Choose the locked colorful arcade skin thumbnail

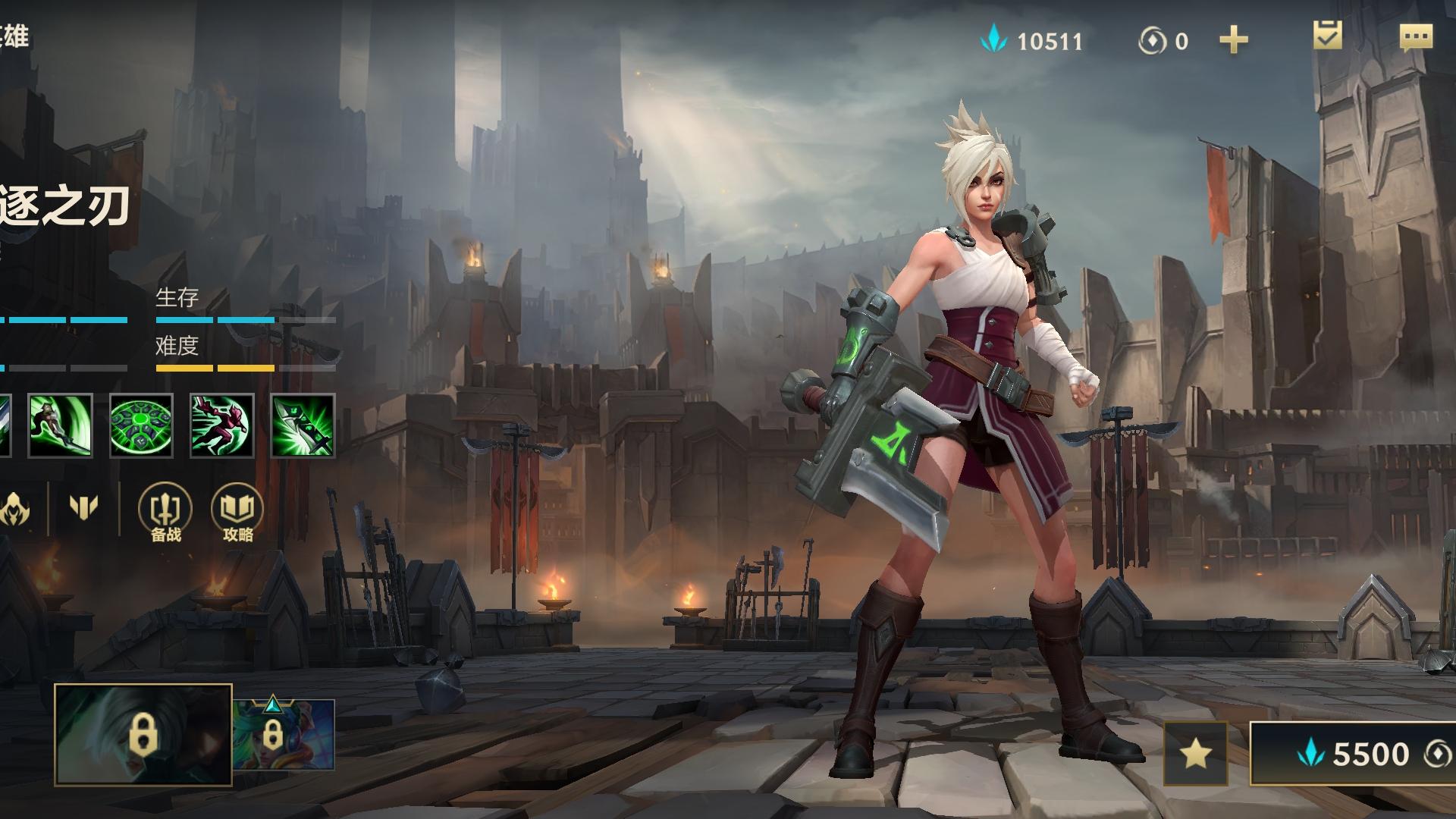[x=283, y=734]
